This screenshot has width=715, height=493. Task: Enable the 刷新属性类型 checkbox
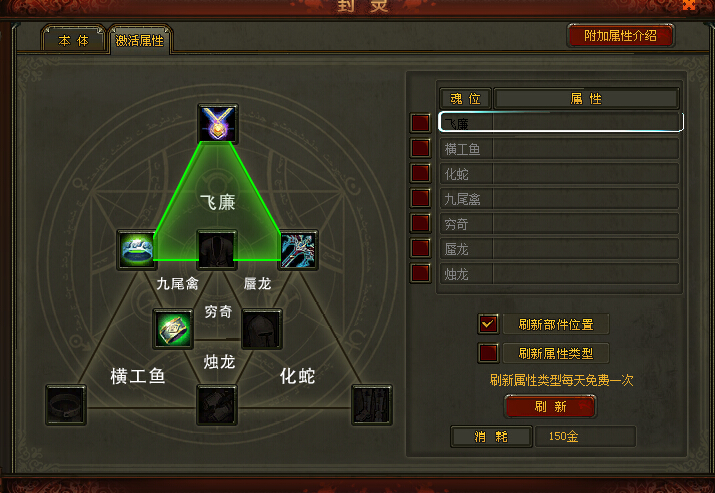click(x=489, y=352)
